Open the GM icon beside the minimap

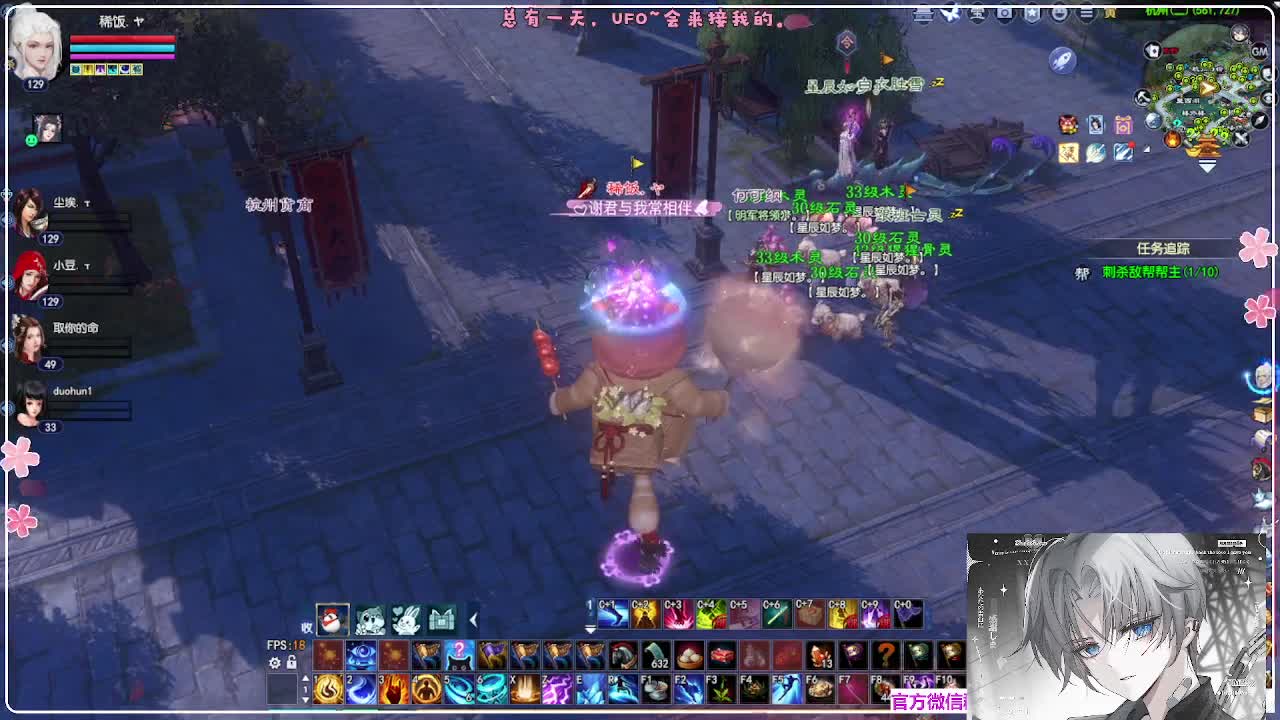tap(1260, 52)
